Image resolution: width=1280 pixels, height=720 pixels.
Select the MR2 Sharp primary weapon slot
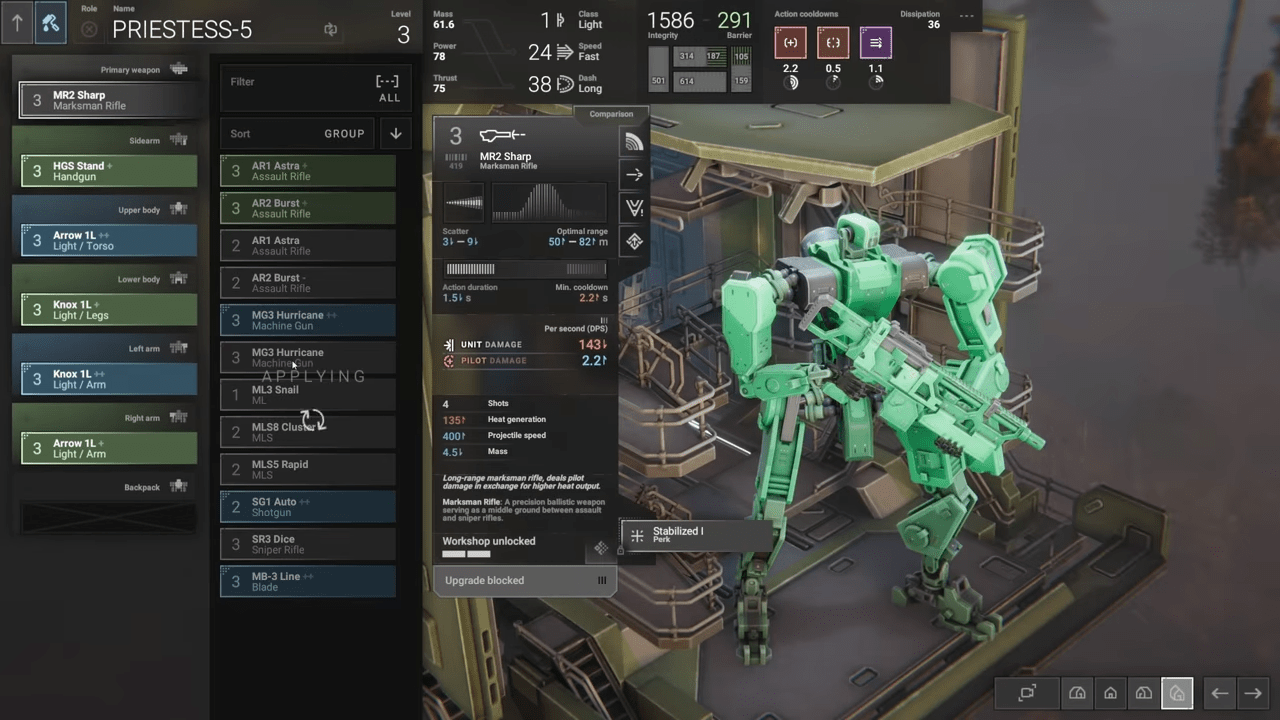point(108,100)
